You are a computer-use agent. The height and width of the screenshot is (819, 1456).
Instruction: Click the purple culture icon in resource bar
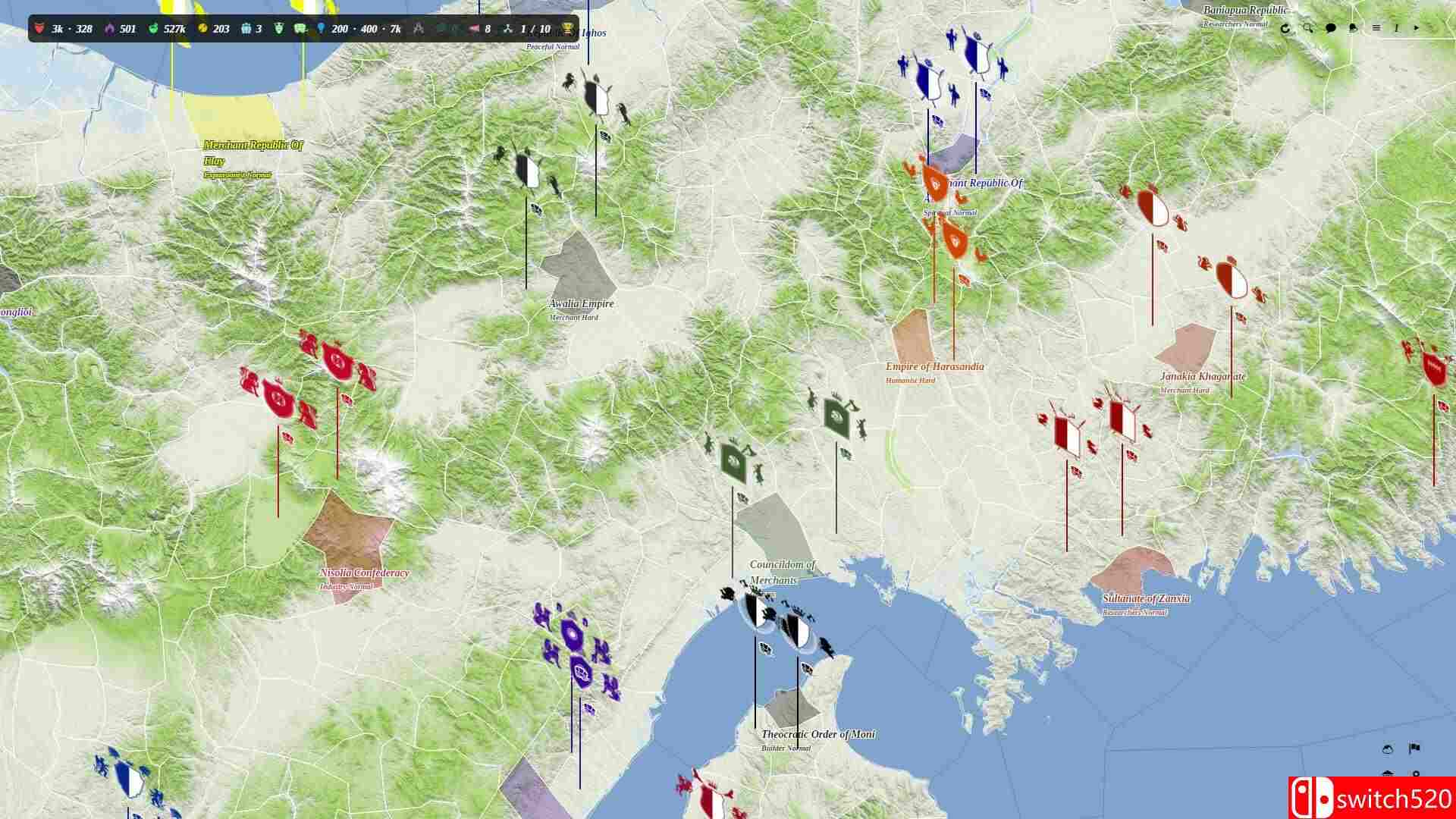pyautogui.click(x=111, y=29)
